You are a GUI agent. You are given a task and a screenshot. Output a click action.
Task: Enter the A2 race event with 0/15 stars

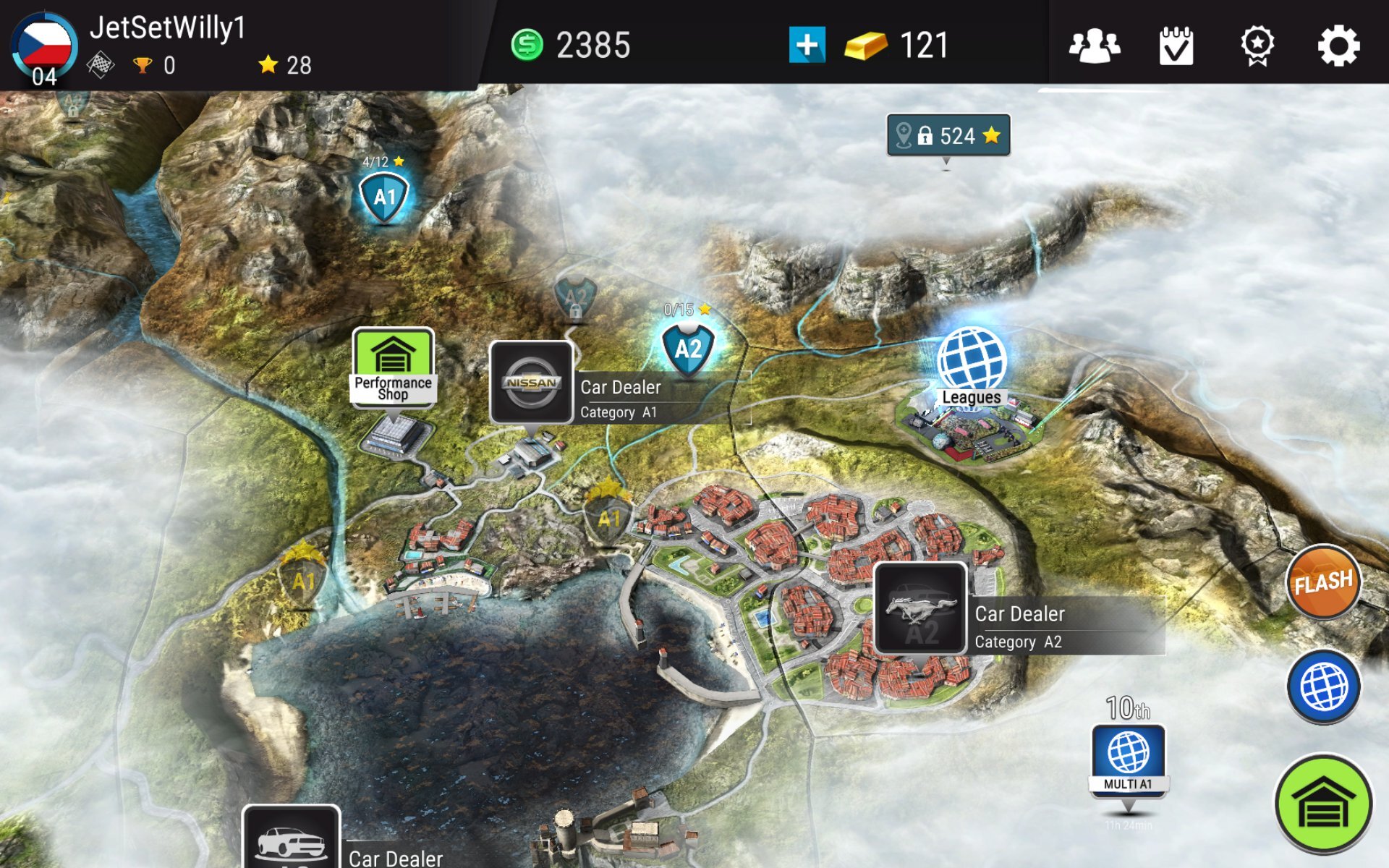(x=687, y=349)
